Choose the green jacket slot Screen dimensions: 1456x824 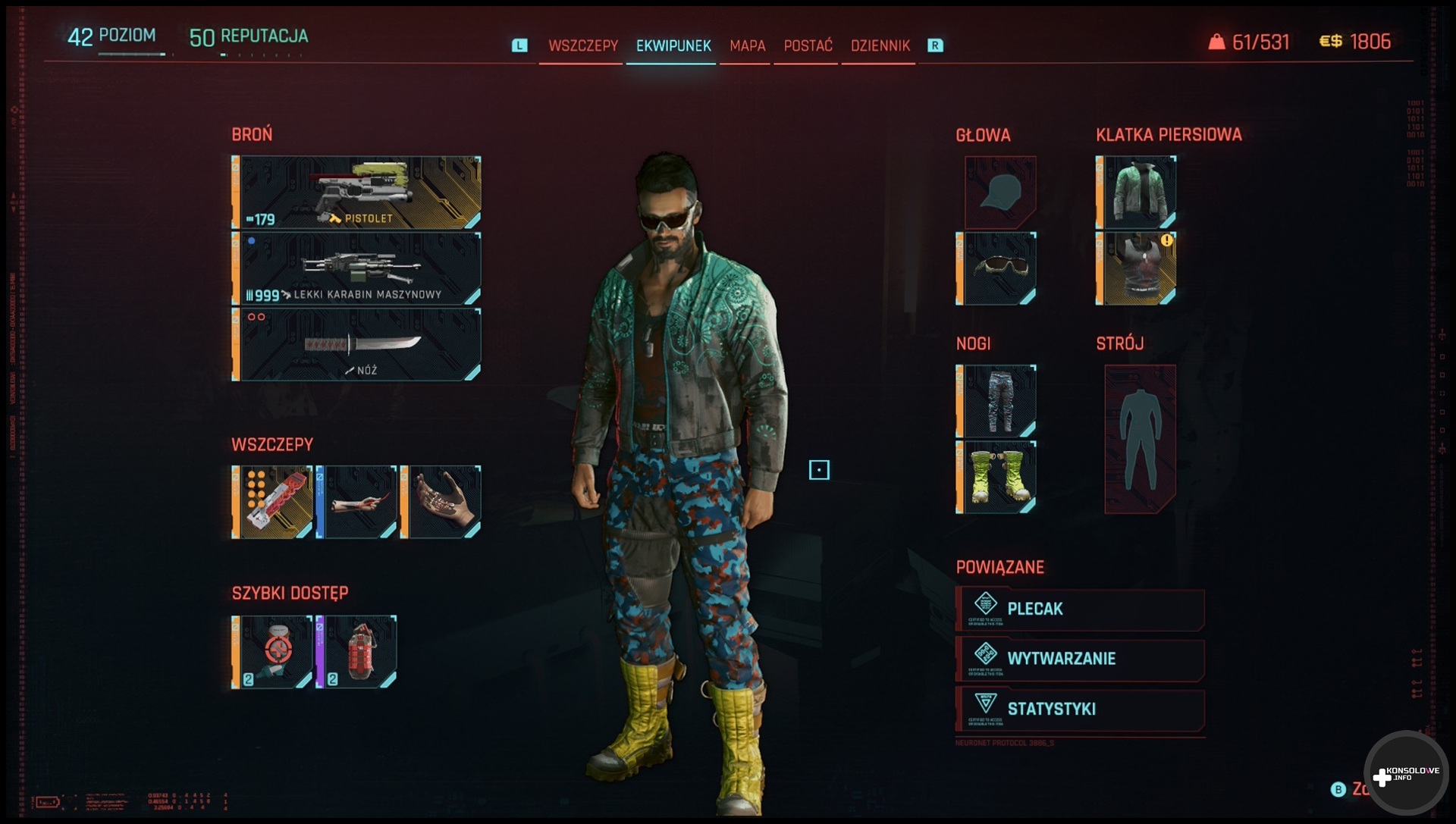1136,192
